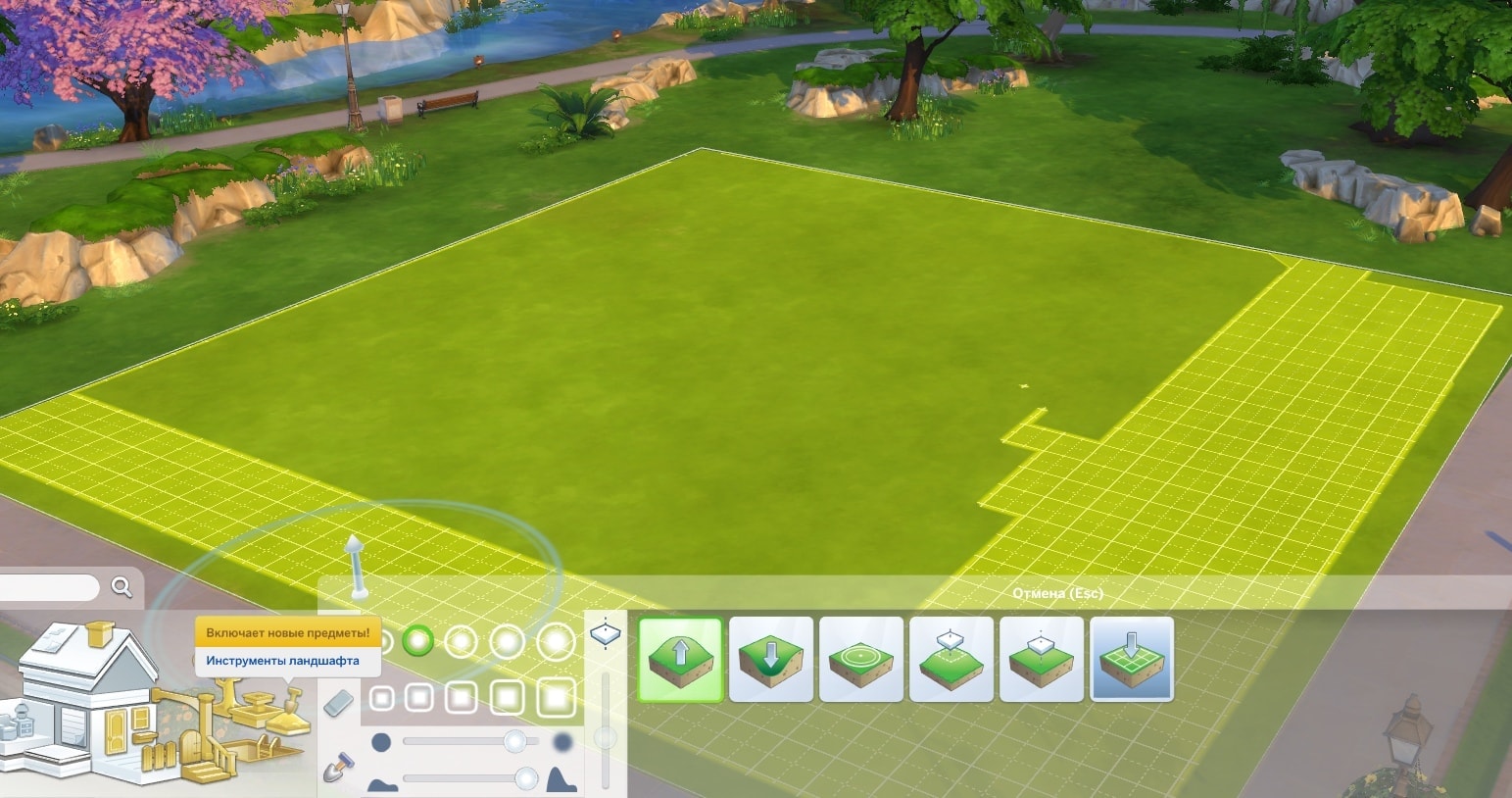The height and width of the screenshot is (798, 1512).
Task: Click the brush strength slider handle
Action: 526,779
